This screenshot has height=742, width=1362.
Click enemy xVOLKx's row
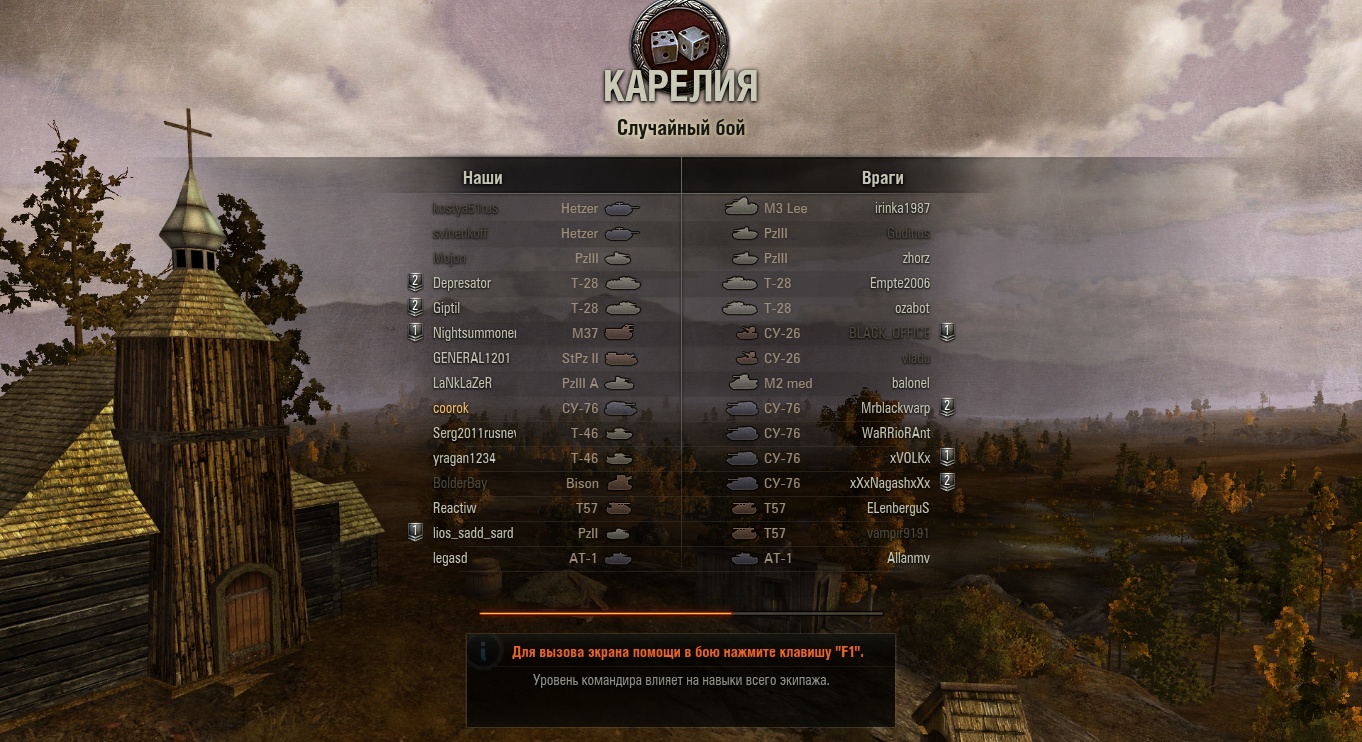pyautogui.click(x=909, y=458)
